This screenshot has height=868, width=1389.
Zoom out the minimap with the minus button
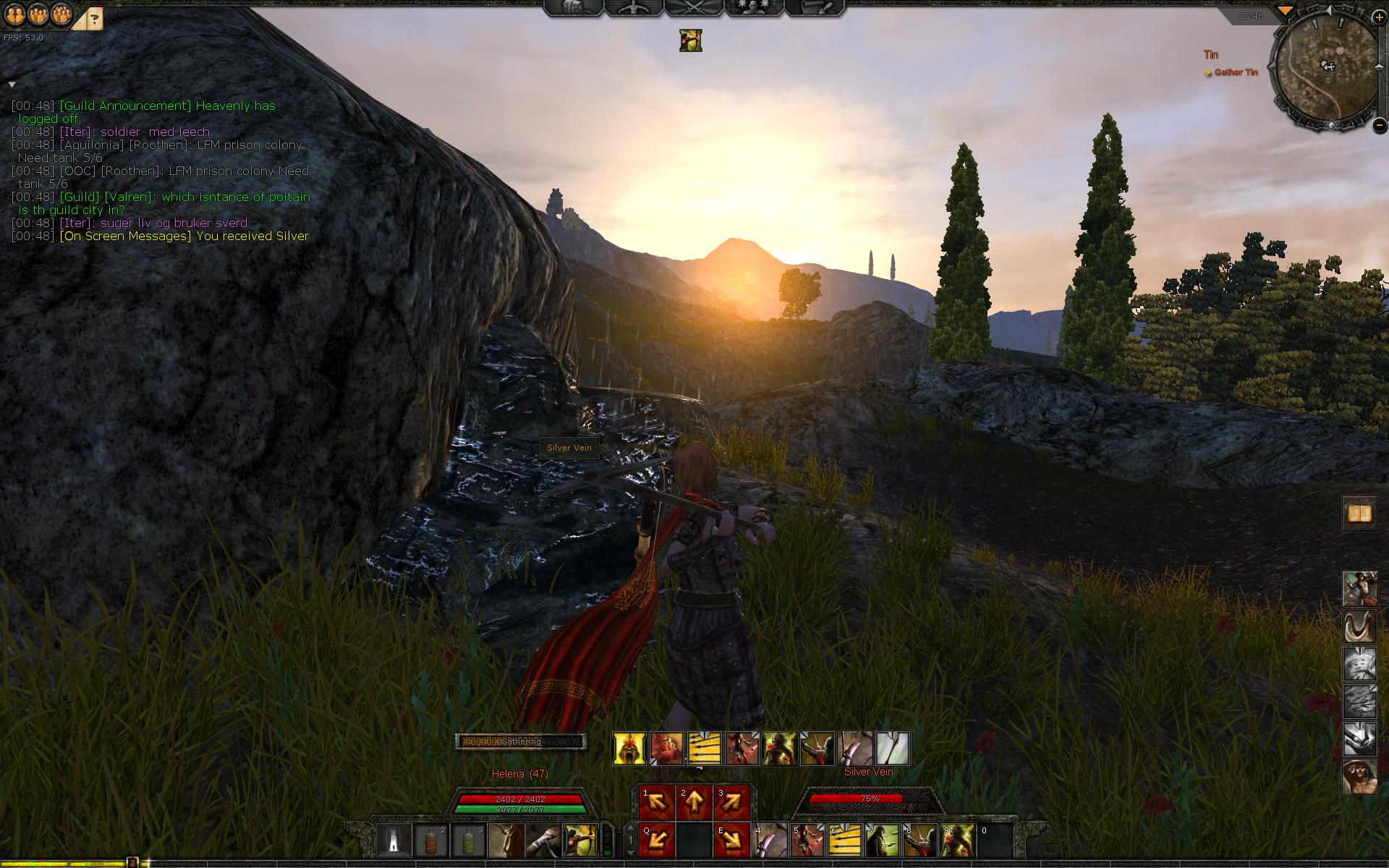coord(1379,125)
